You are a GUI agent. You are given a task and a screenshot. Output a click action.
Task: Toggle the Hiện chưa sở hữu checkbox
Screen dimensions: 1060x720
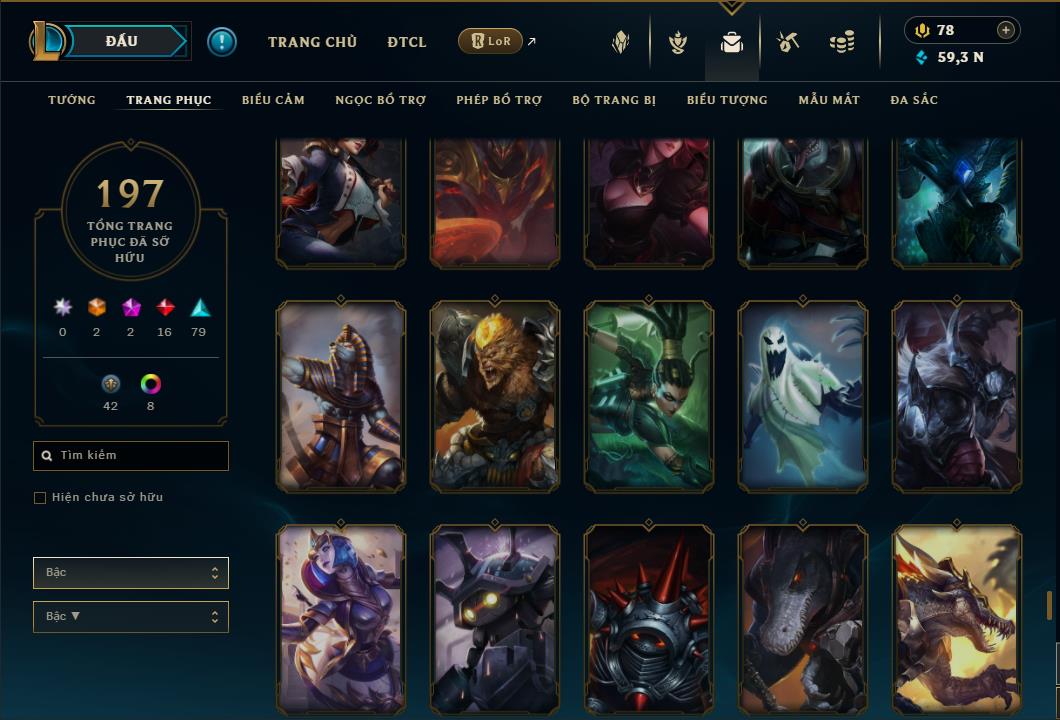pyautogui.click(x=40, y=498)
